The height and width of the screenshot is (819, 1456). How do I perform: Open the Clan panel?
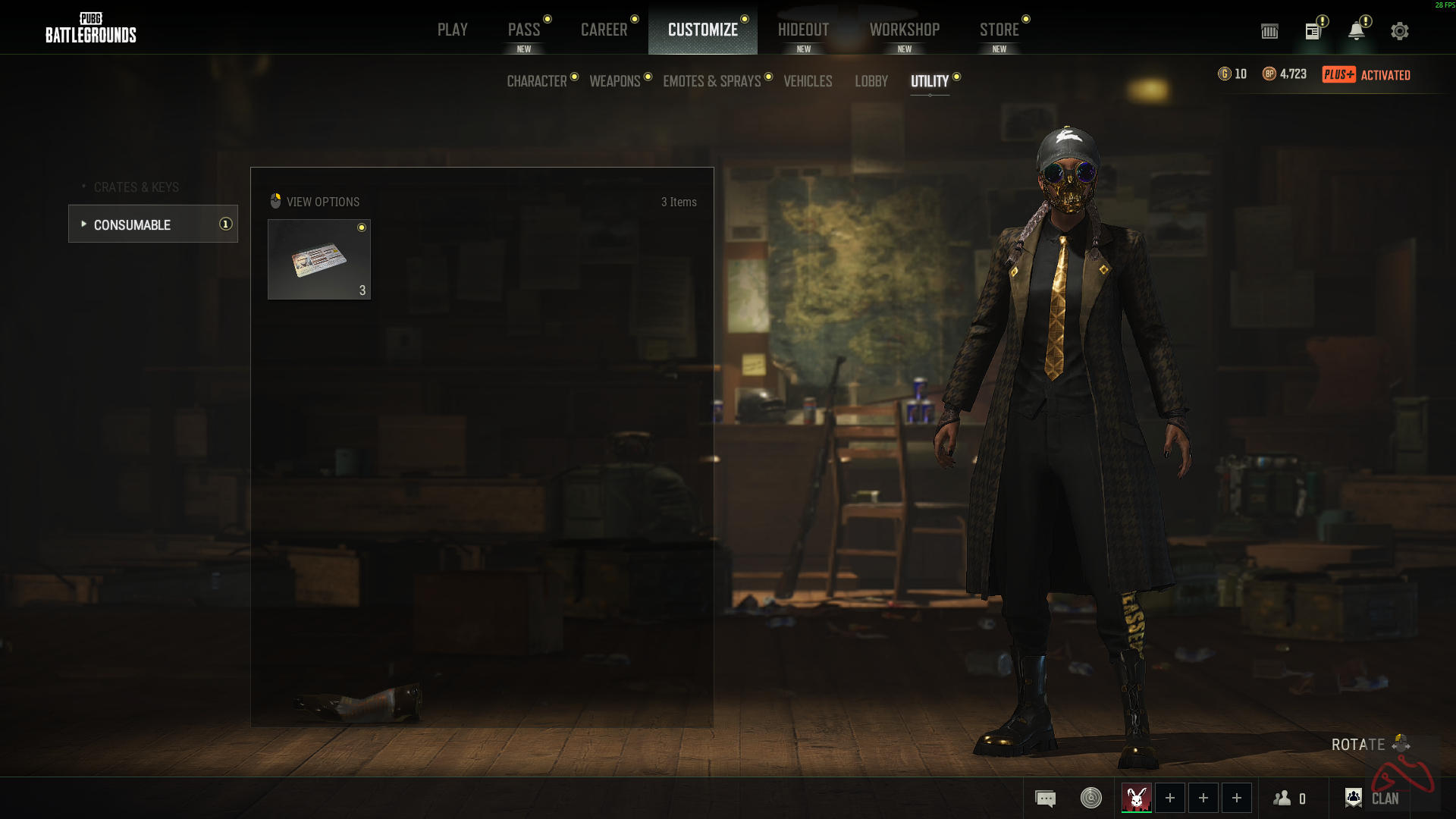[x=1372, y=798]
